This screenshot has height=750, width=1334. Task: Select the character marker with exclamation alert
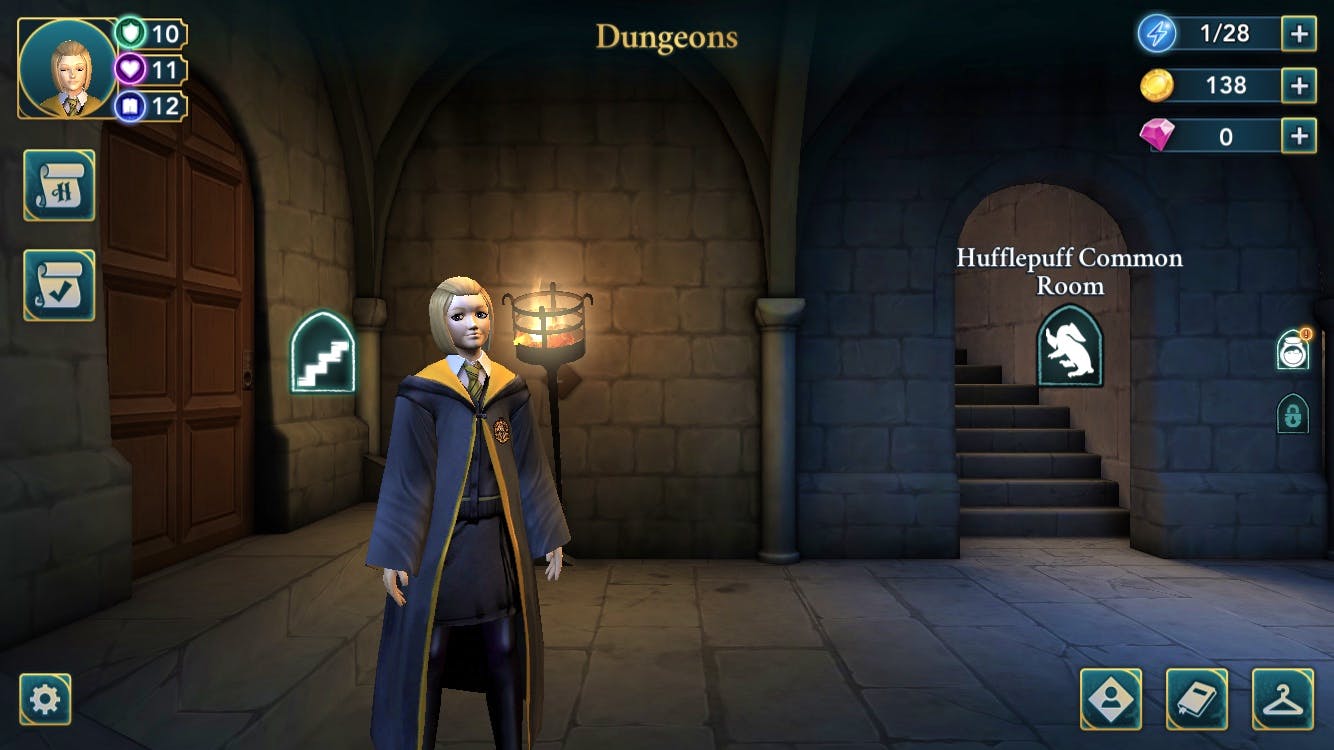1292,351
